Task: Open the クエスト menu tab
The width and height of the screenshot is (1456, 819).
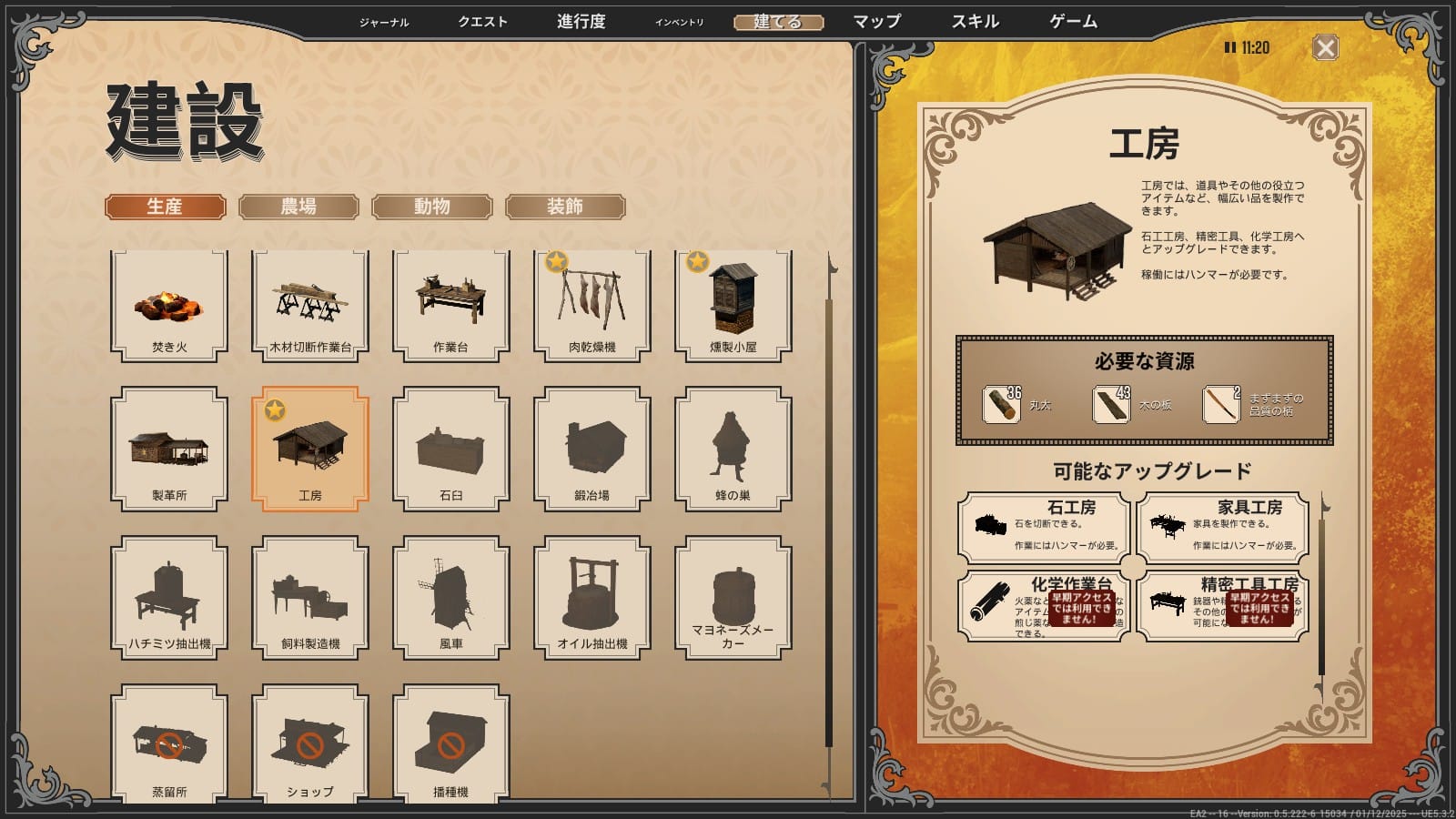Action: (482, 22)
